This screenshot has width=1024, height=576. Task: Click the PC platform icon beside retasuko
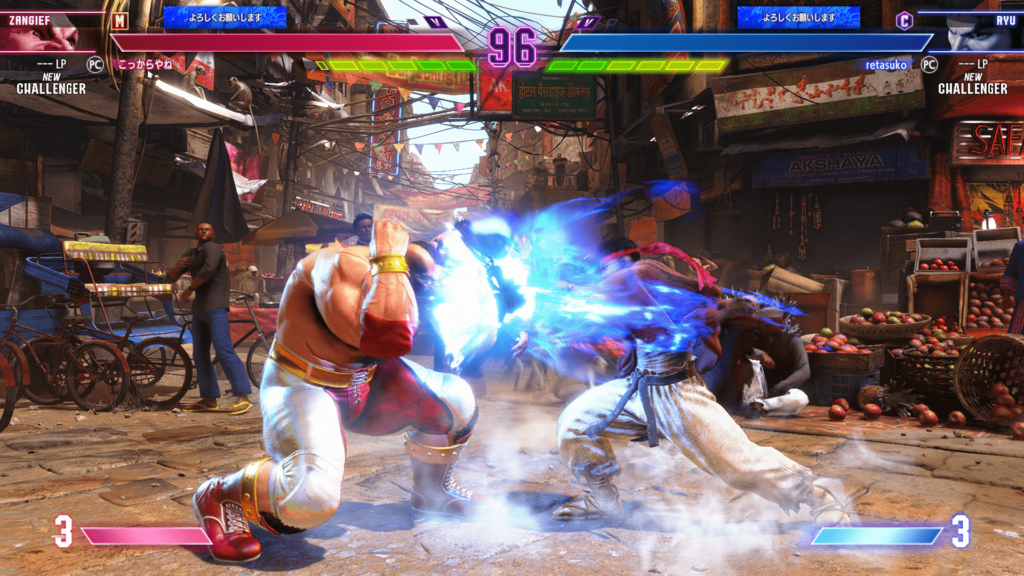click(929, 64)
